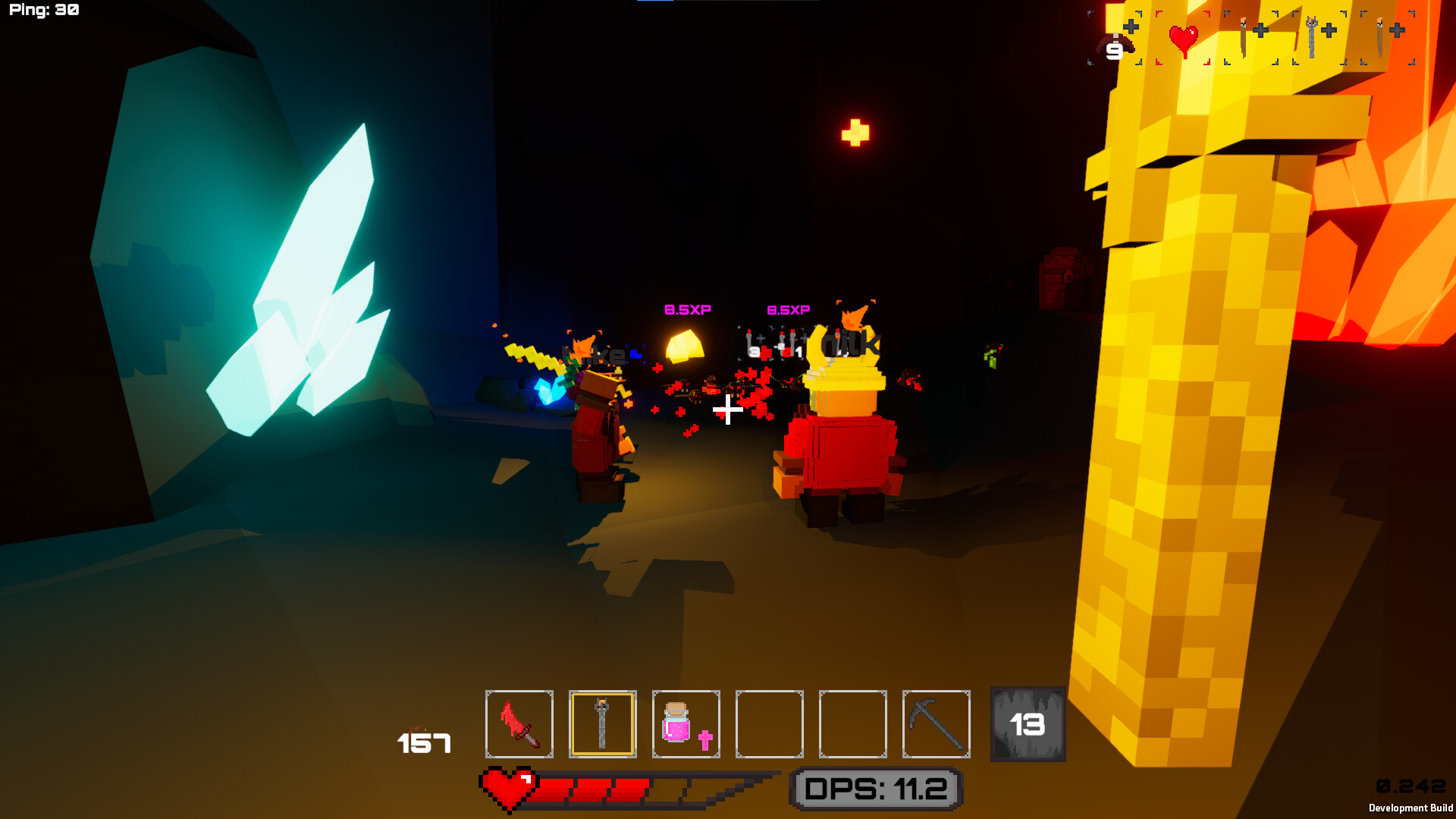Image resolution: width=1456 pixels, height=819 pixels.
Task: Click the Ping: 30 indicator
Action: coord(44,11)
